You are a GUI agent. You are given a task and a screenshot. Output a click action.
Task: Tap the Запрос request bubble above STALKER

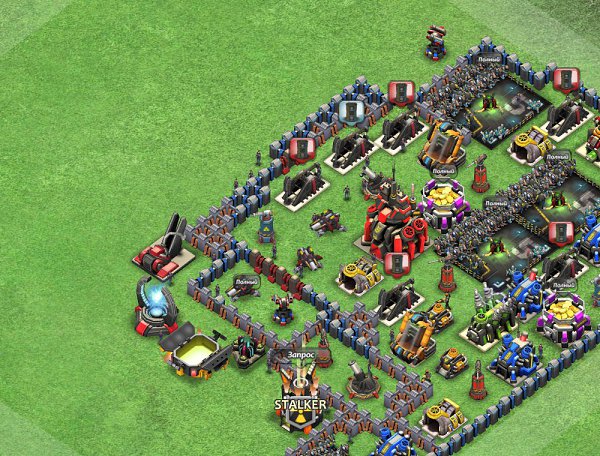(300, 354)
